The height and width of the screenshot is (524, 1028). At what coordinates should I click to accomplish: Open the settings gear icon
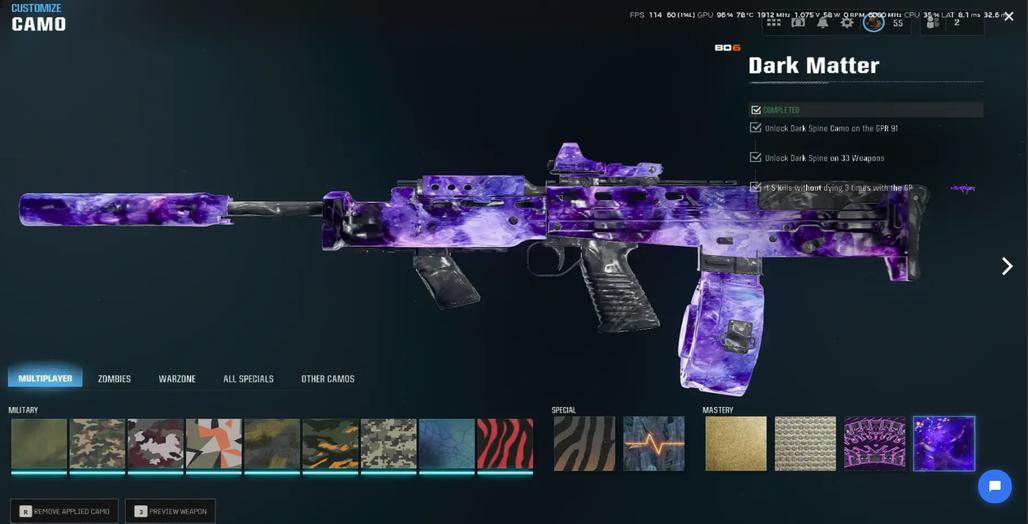tap(847, 22)
